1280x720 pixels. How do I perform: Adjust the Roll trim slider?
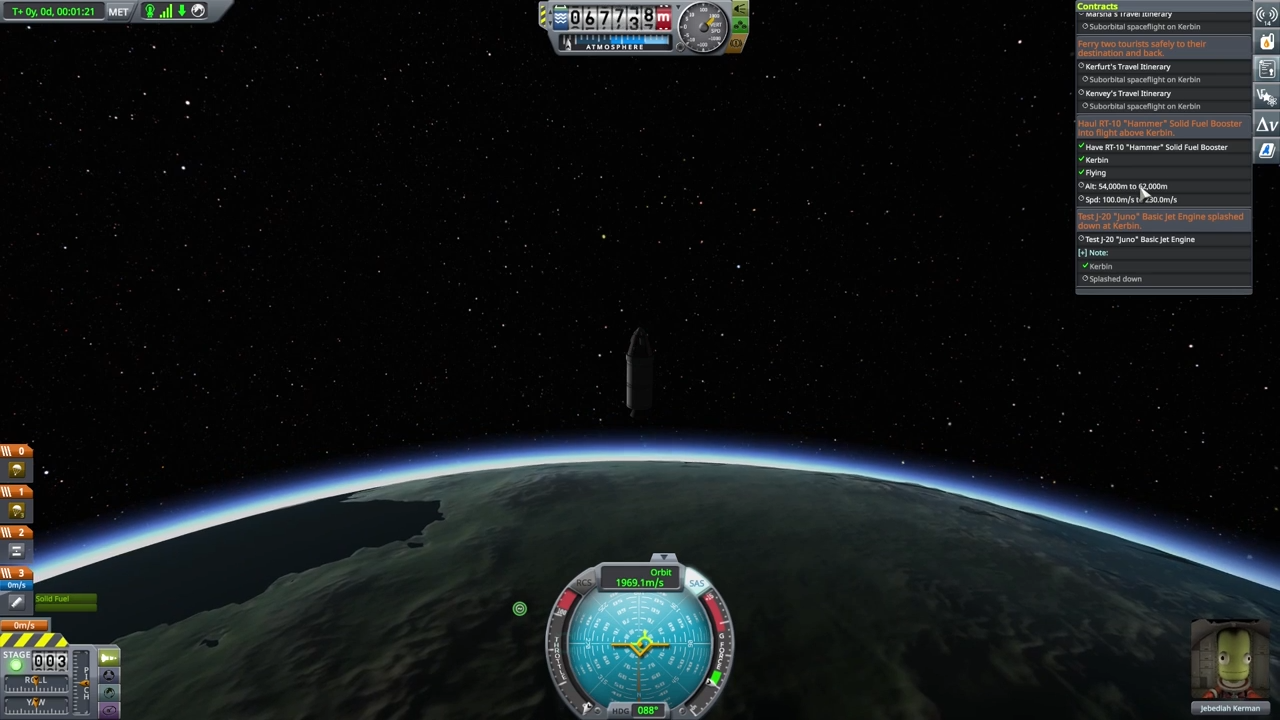click(x=35, y=680)
